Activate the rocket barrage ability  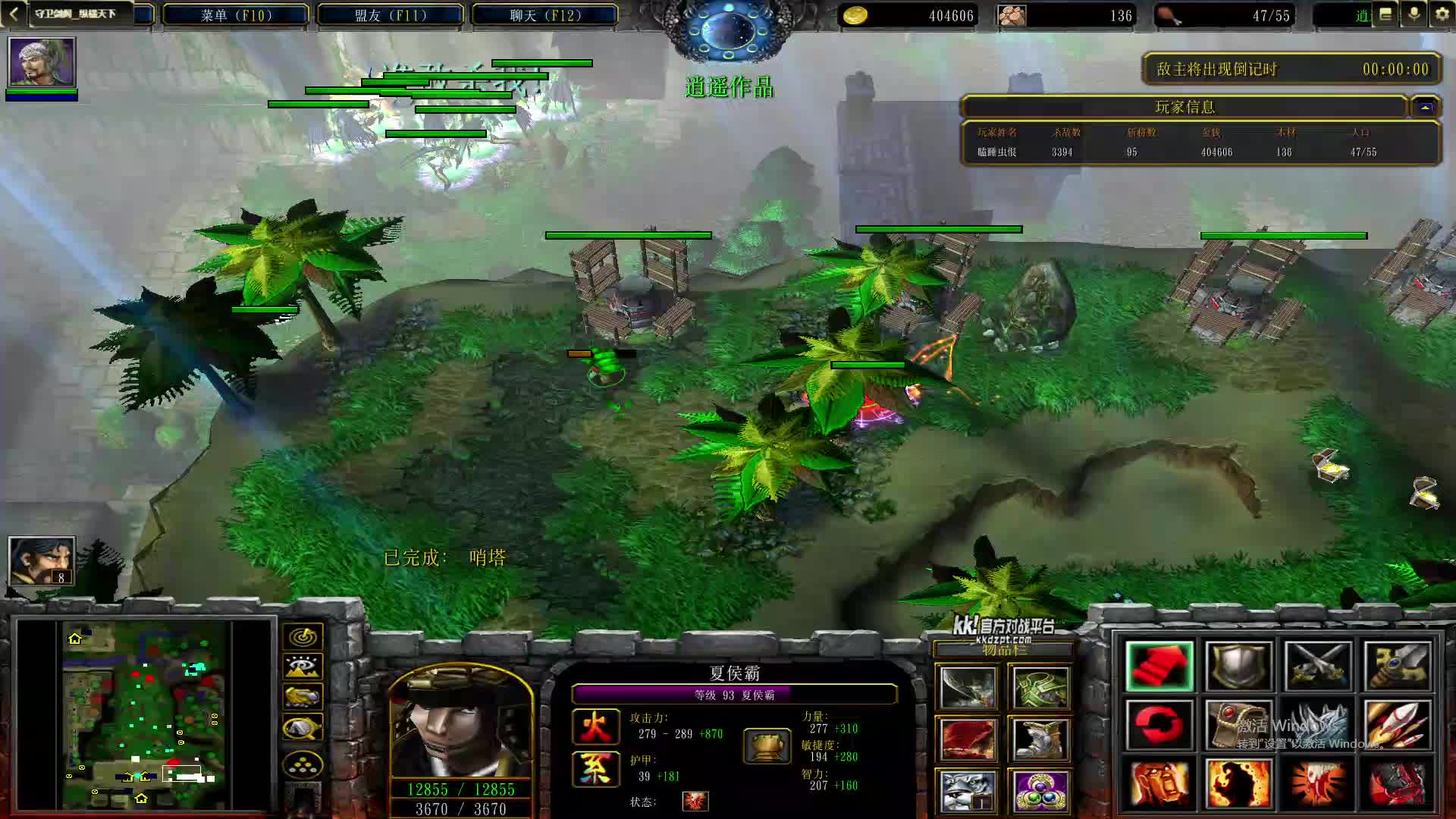(1396, 726)
